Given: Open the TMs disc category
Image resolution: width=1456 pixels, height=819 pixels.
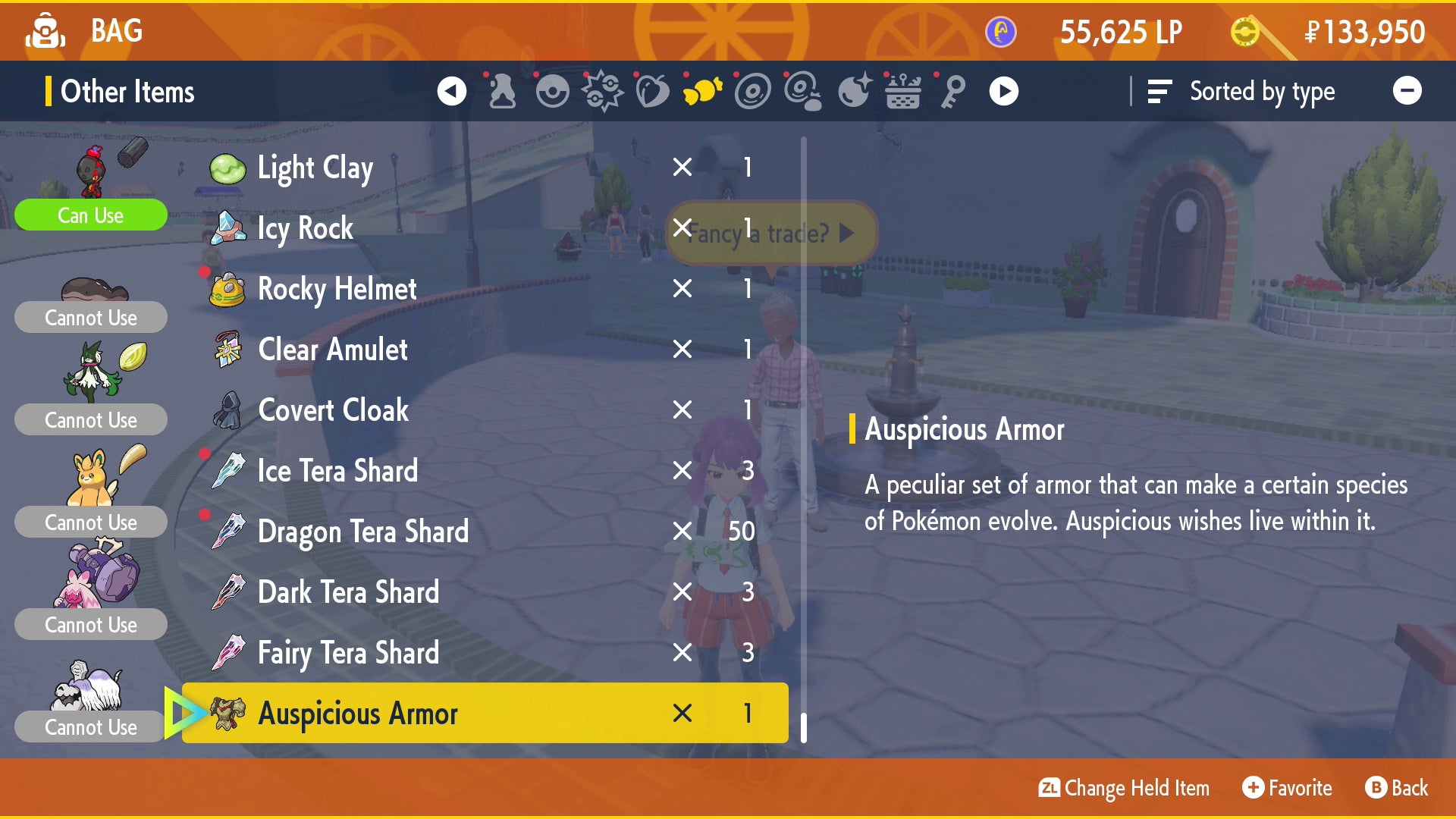Looking at the screenshot, I should 752,91.
